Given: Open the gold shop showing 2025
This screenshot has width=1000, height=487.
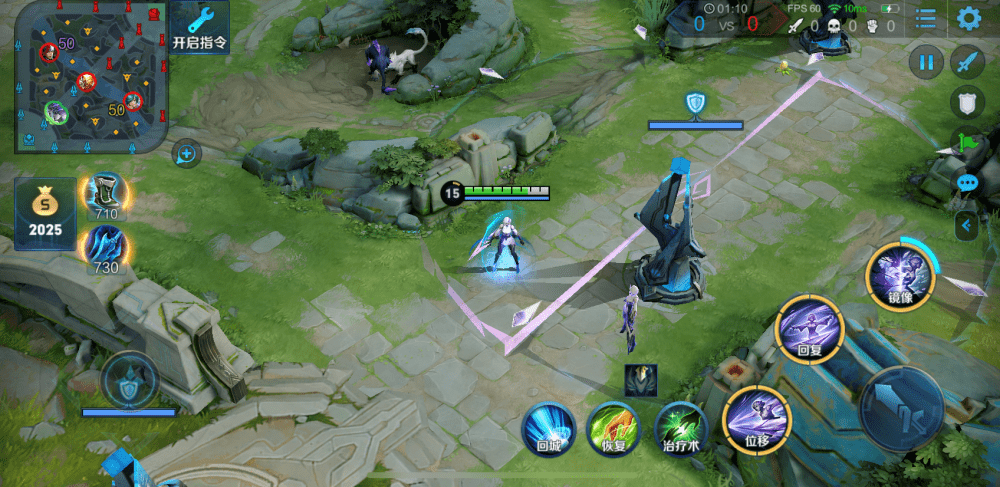Looking at the screenshot, I should [x=45, y=212].
